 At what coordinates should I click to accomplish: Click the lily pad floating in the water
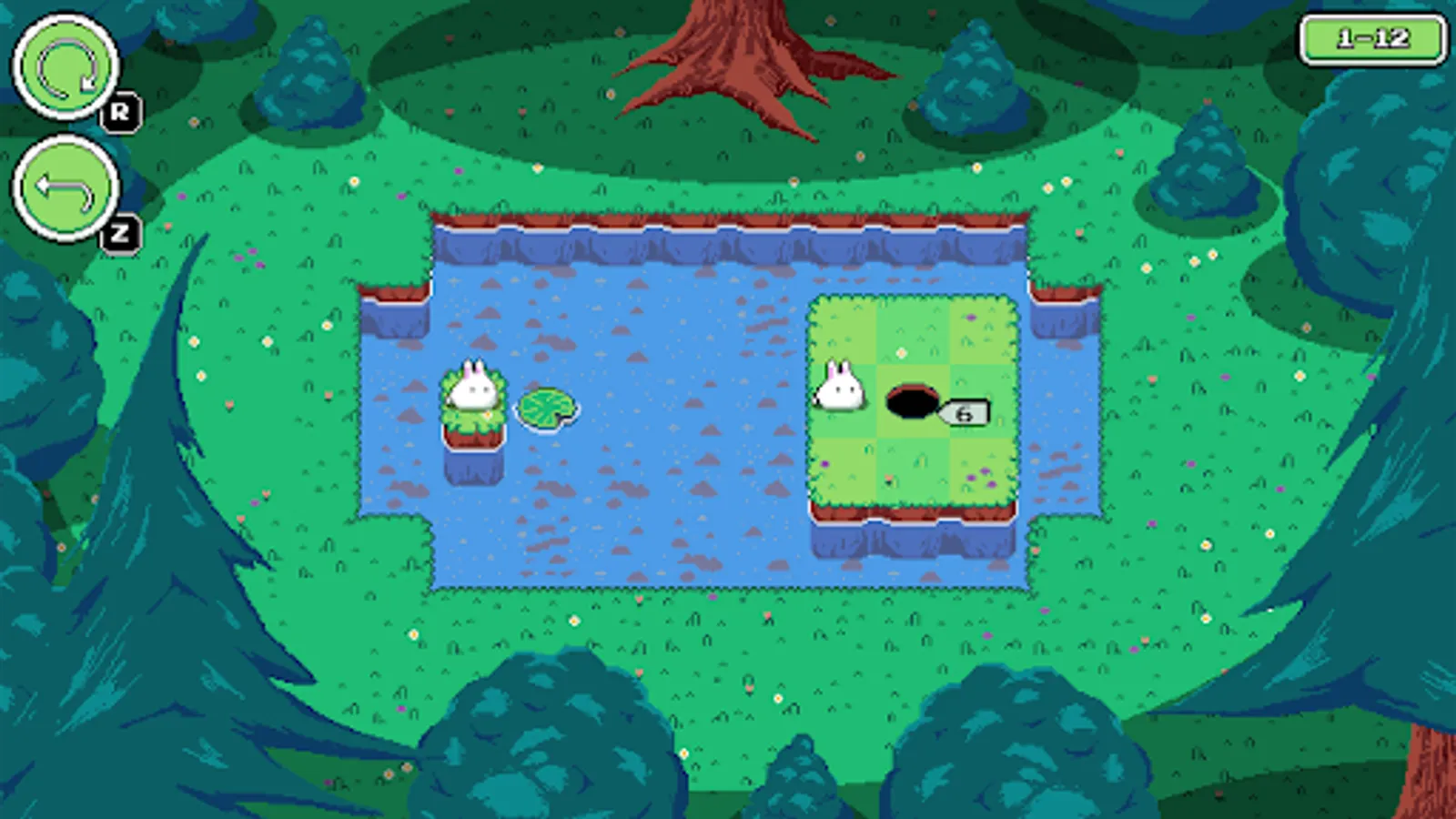pyautogui.click(x=546, y=409)
